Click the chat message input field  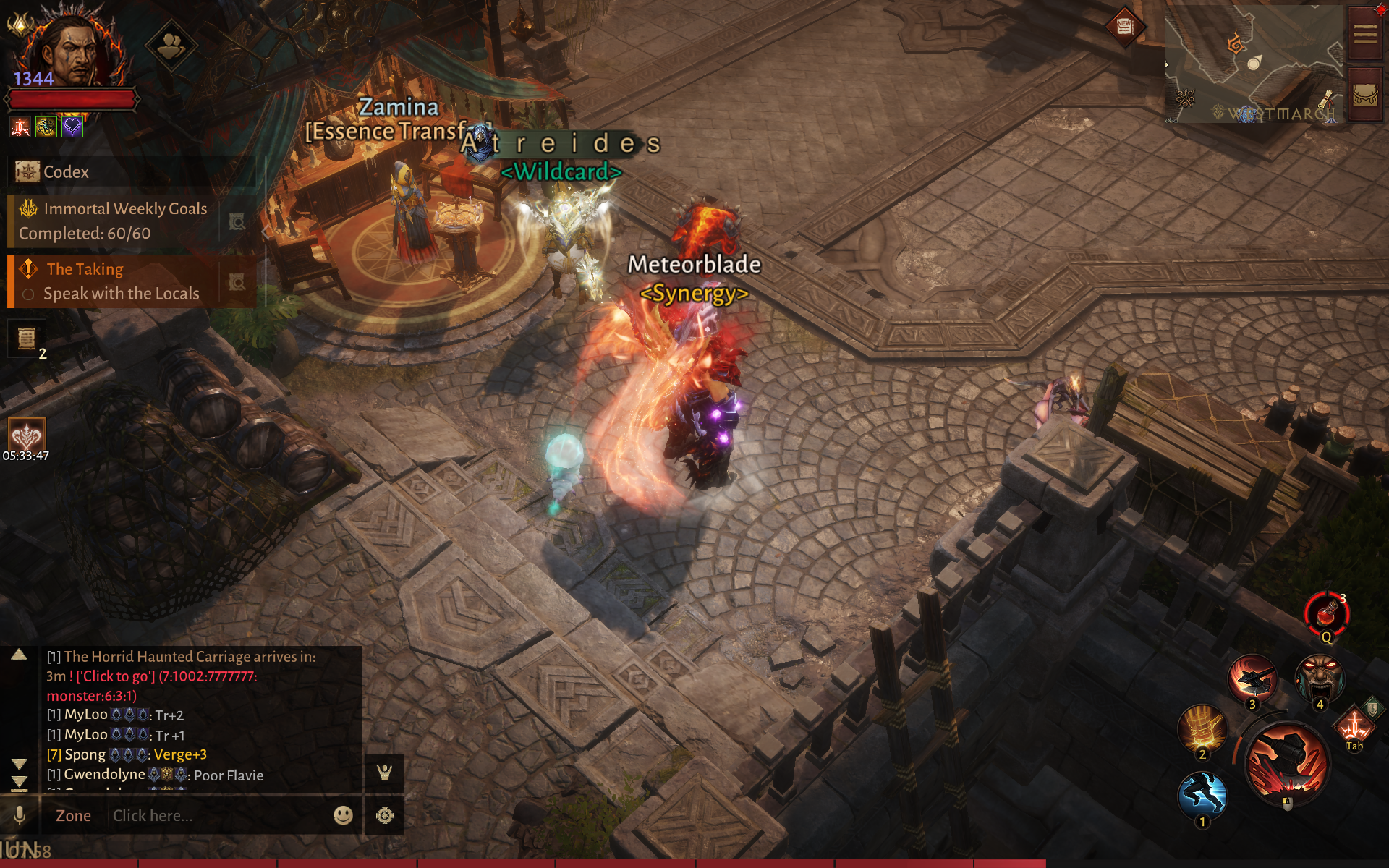coord(217,816)
